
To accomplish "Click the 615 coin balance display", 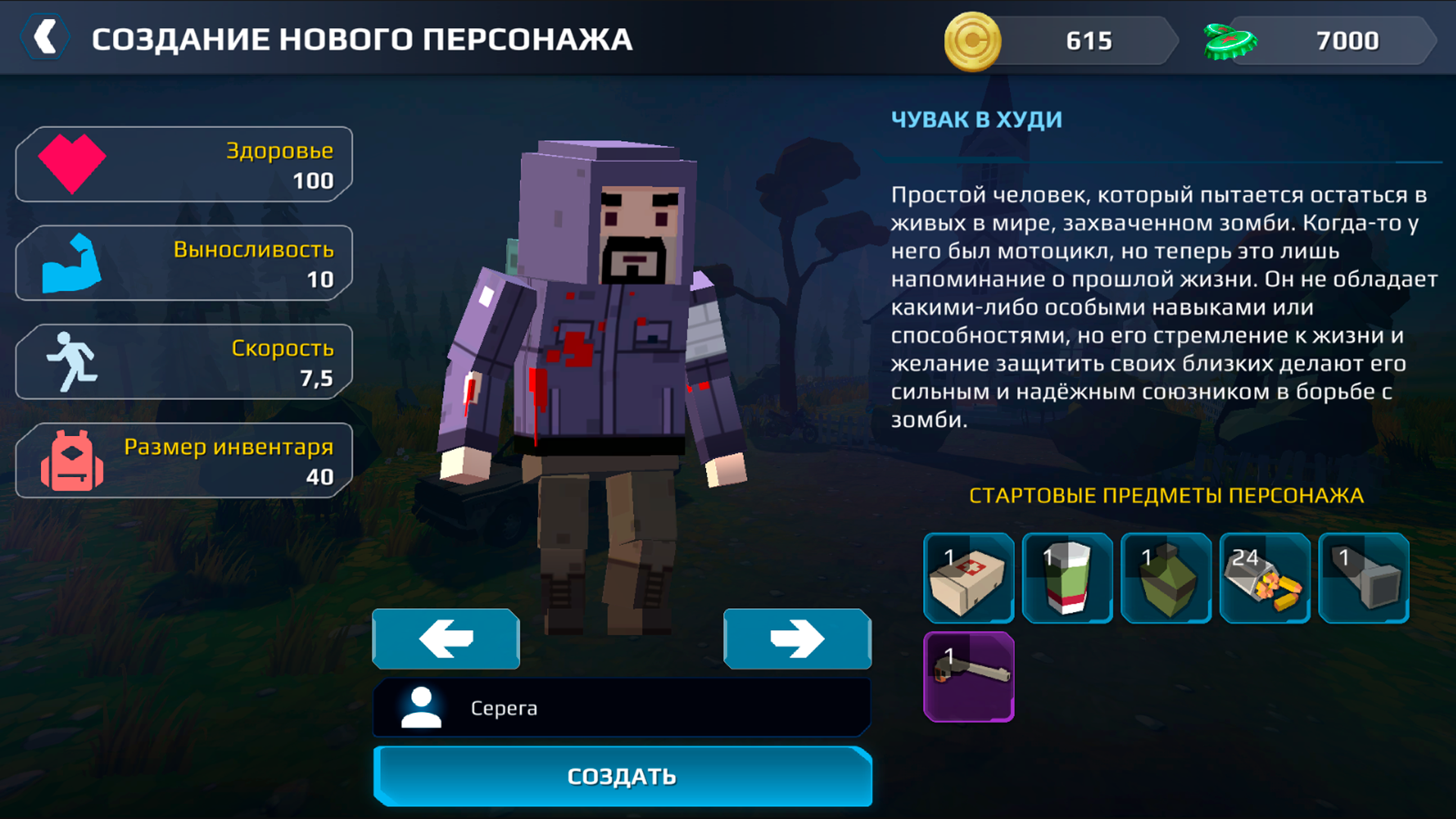I will coord(1090,41).
